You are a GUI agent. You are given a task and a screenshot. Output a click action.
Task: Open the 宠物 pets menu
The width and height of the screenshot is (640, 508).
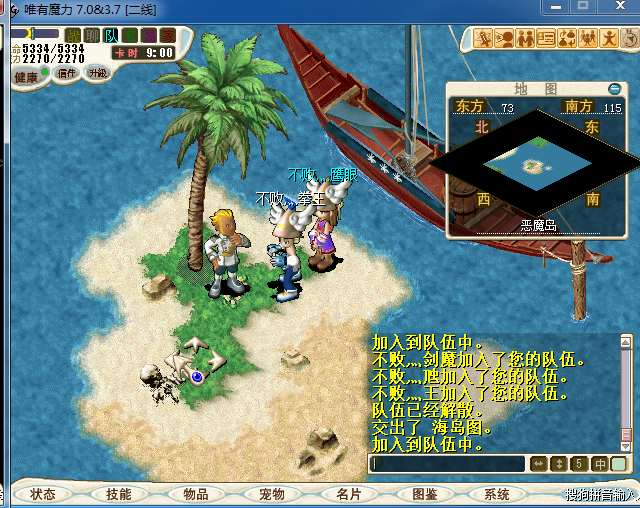271,494
